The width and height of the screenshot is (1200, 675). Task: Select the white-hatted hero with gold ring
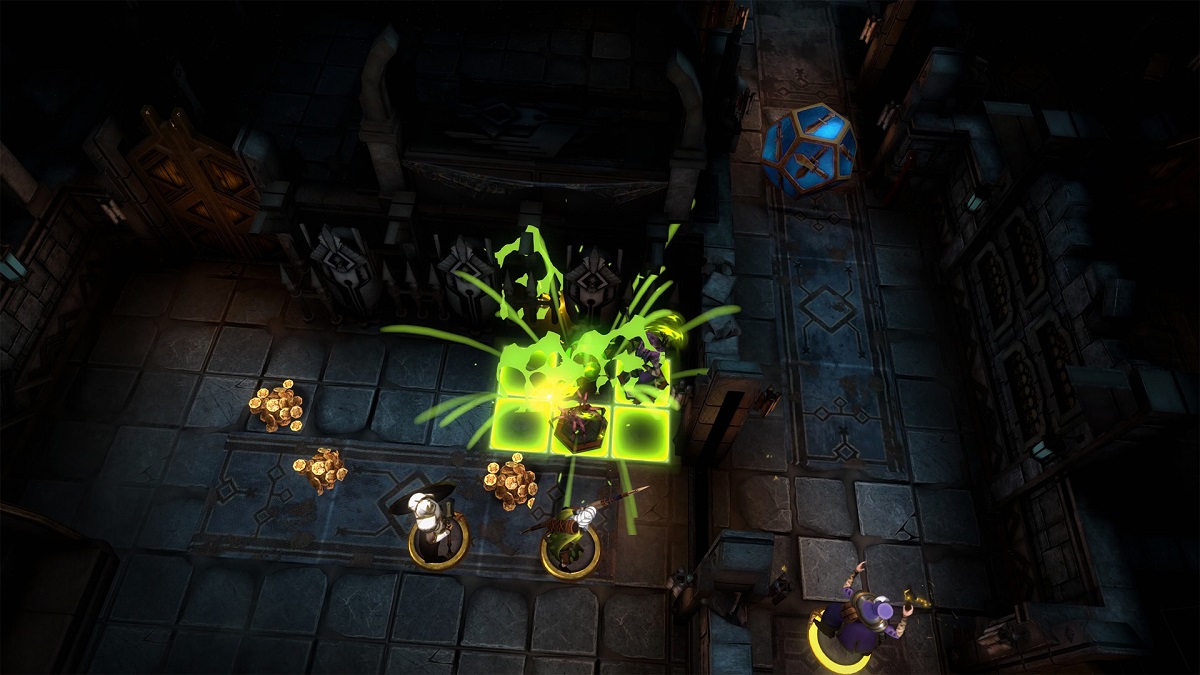(434, 528)
